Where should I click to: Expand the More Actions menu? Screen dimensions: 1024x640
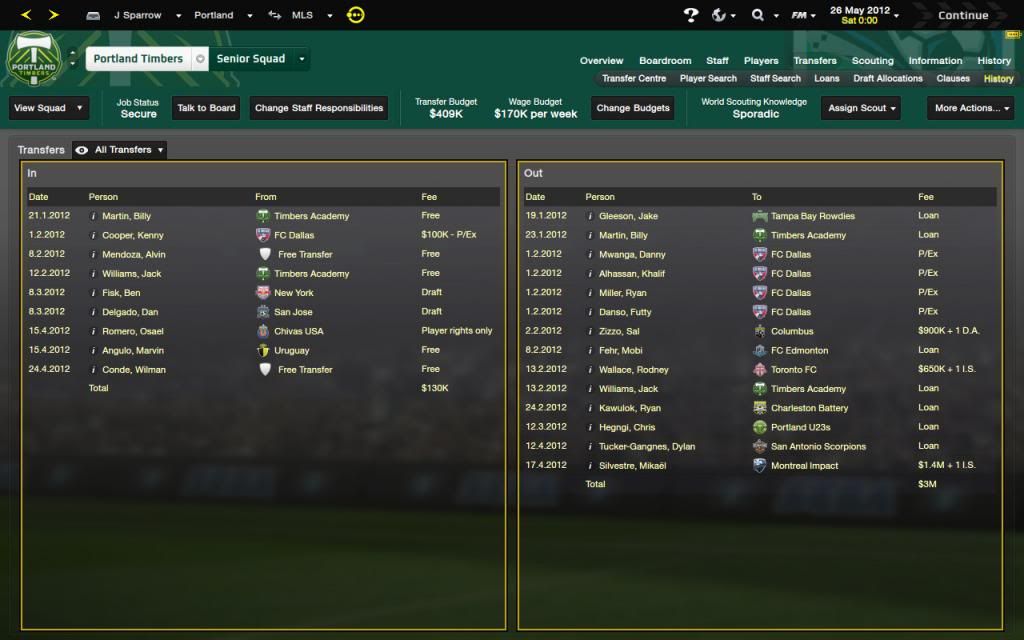tap(972, 108)
